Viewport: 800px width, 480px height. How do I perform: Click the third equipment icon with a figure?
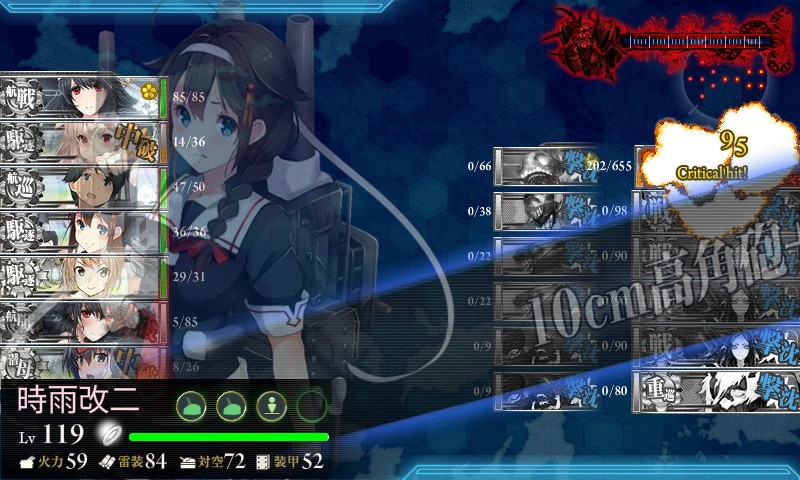pyautogui.click(x=271, y=405)
